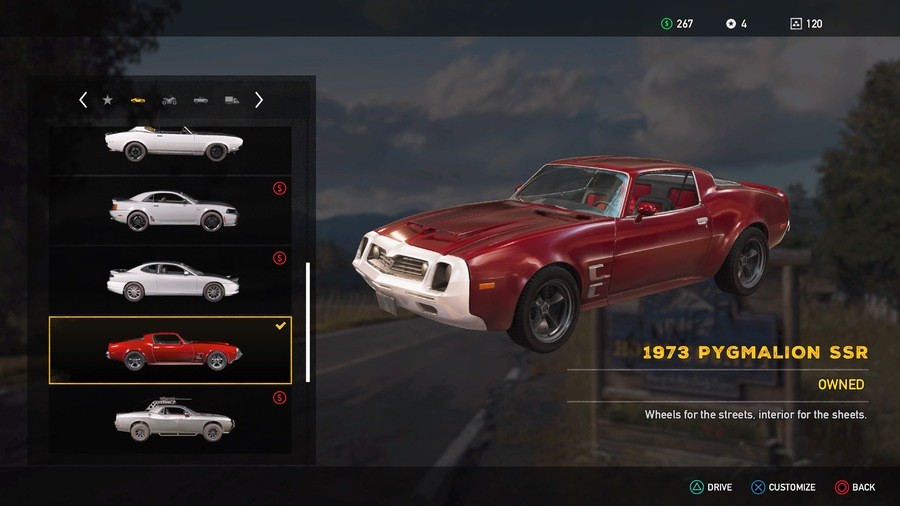Open the yellow sports car category tab
The width and height of the screenshot is (900, 506).
tap(138, 100)
